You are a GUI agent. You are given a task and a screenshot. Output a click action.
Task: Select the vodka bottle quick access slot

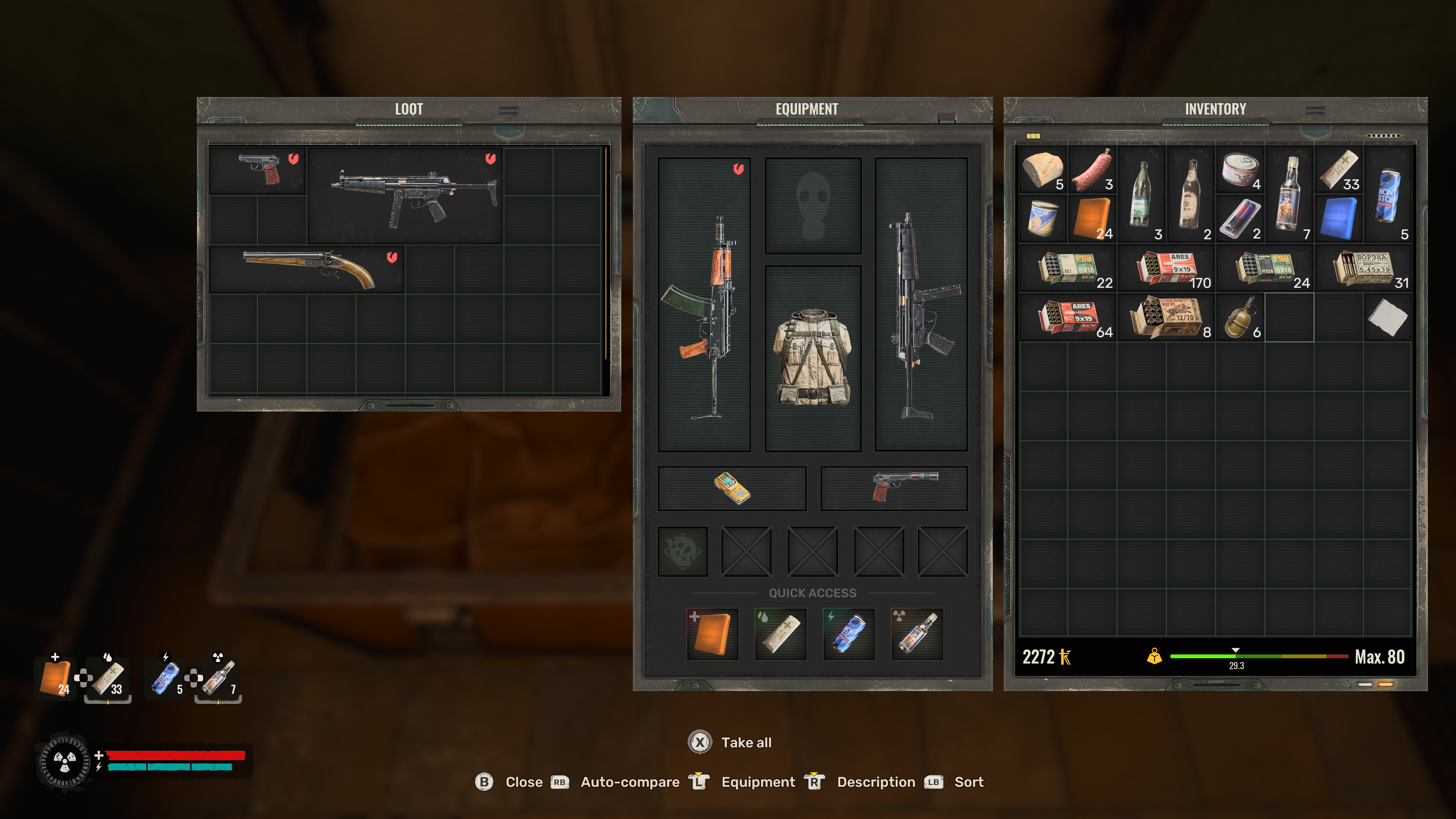pyautogui.click(x=917, y=634)
